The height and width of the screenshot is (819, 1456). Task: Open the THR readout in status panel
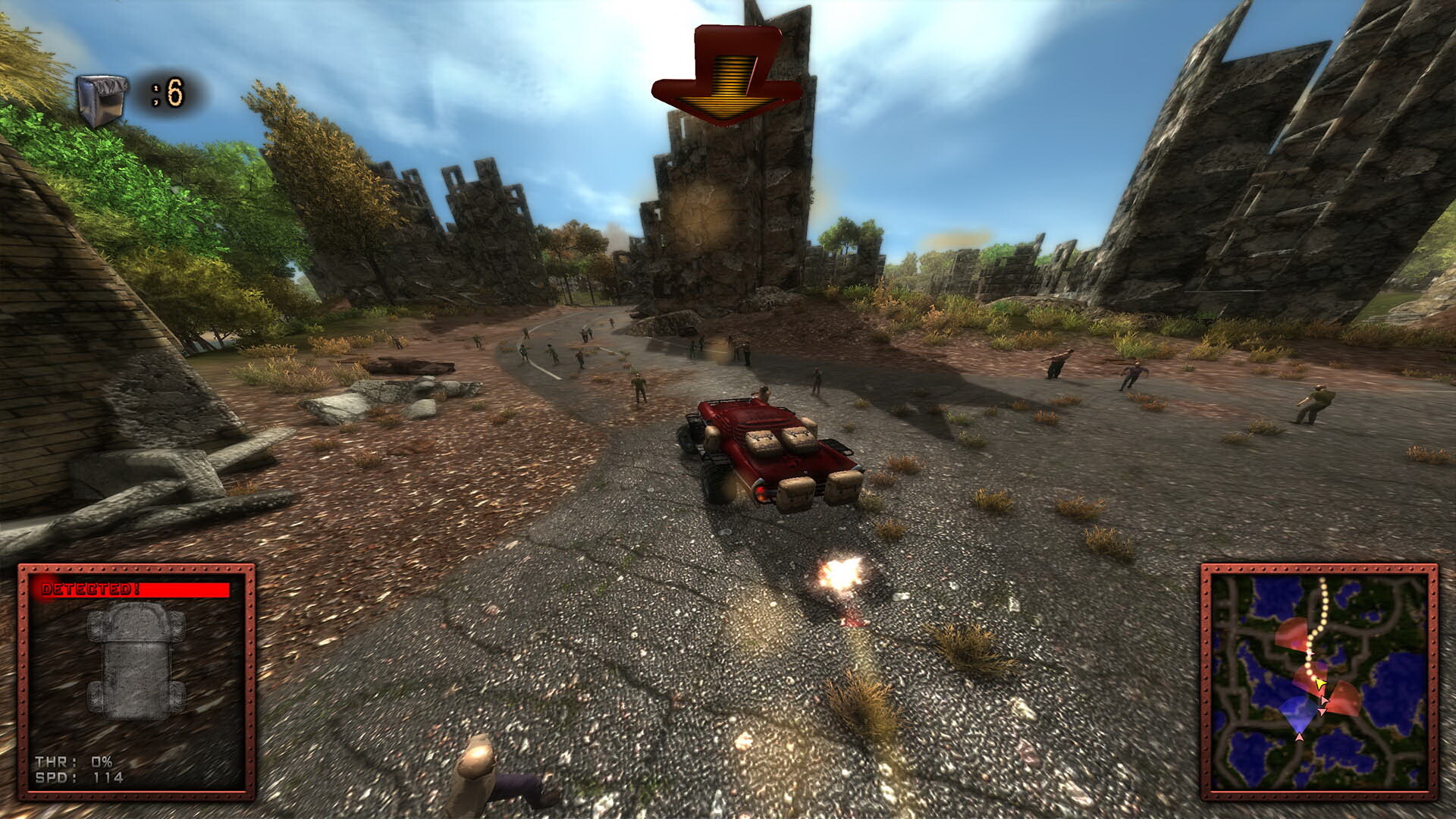(x=74, y=761)
